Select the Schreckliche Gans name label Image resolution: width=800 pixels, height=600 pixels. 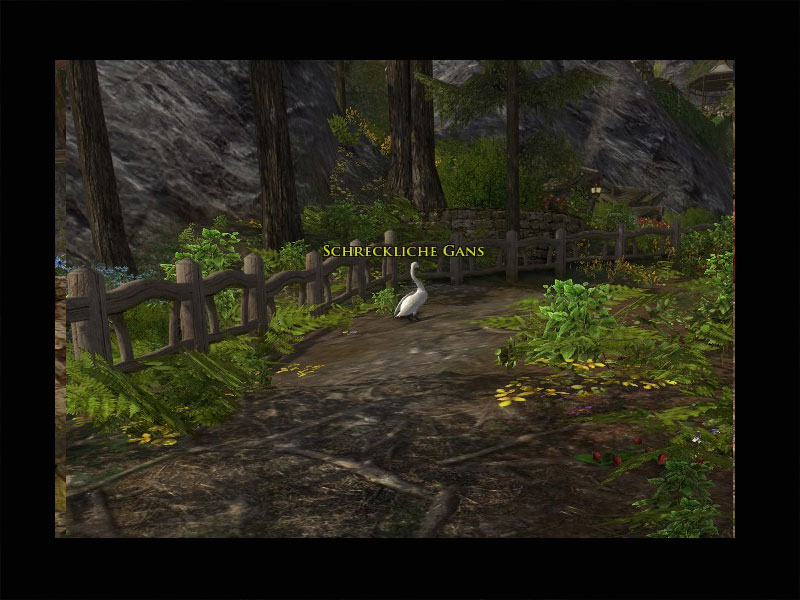(403, 251)
